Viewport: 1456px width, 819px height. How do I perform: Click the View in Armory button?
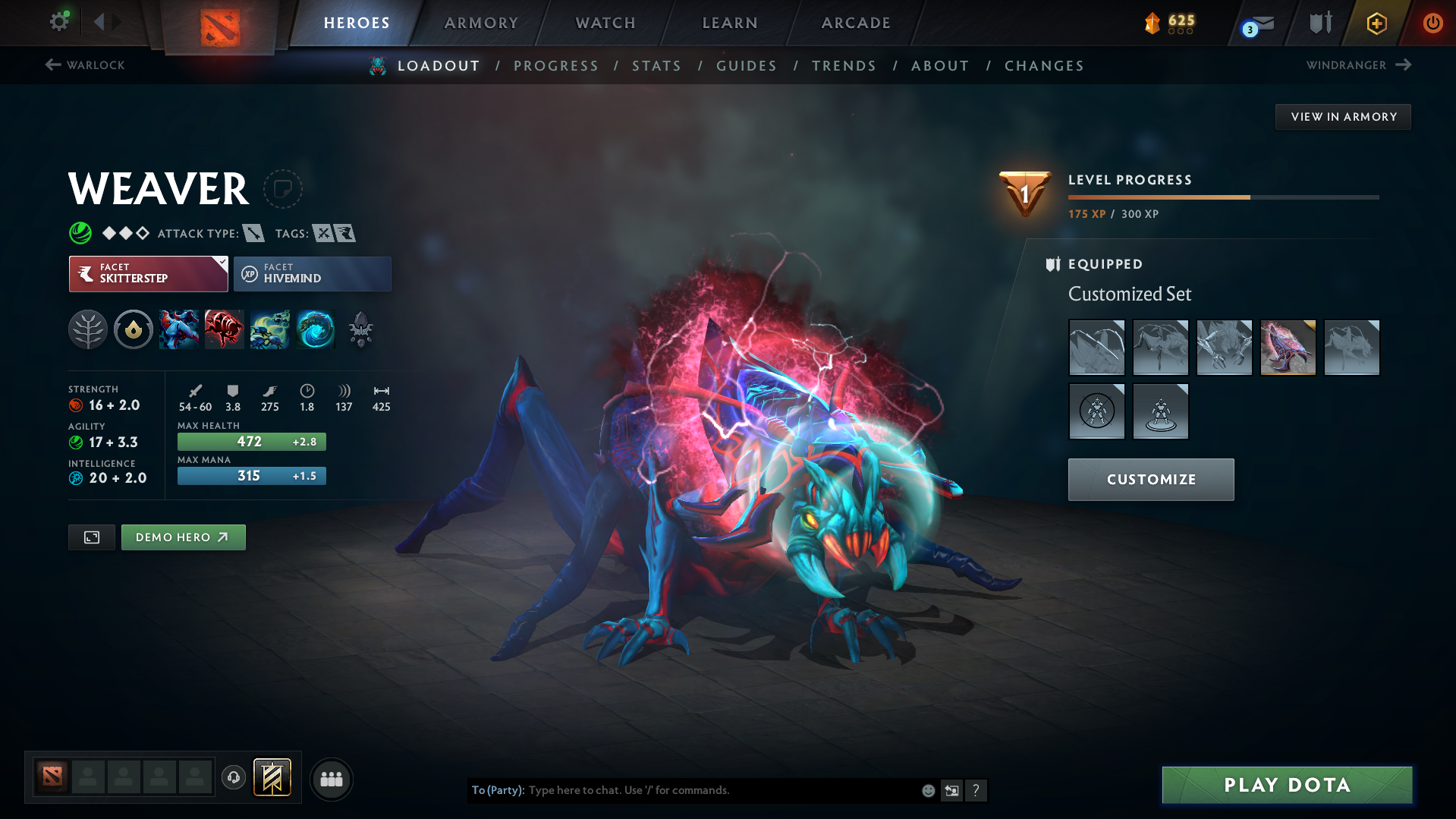click(1343, 117)
